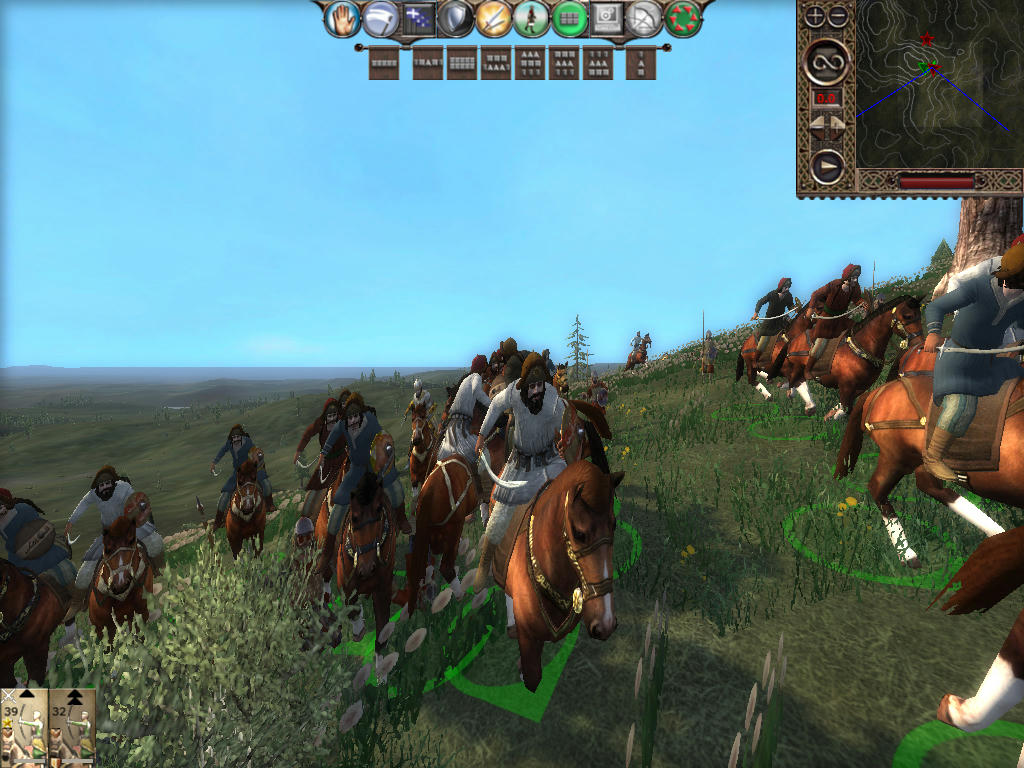Viewport: 1024px width, 768px height.
Task: Click the grey square target icon
Action: coord(607,18)
